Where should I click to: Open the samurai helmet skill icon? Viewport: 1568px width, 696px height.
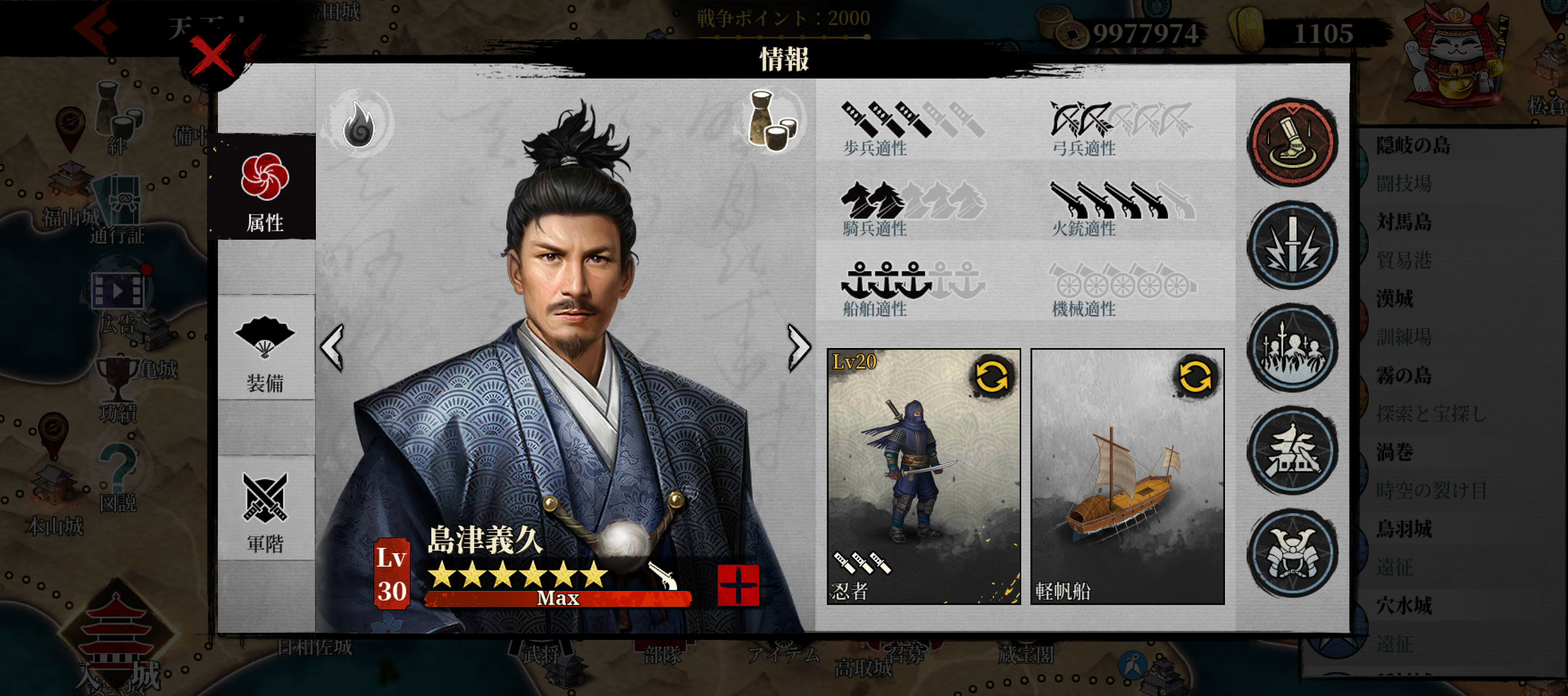(x=1292, y=553)
